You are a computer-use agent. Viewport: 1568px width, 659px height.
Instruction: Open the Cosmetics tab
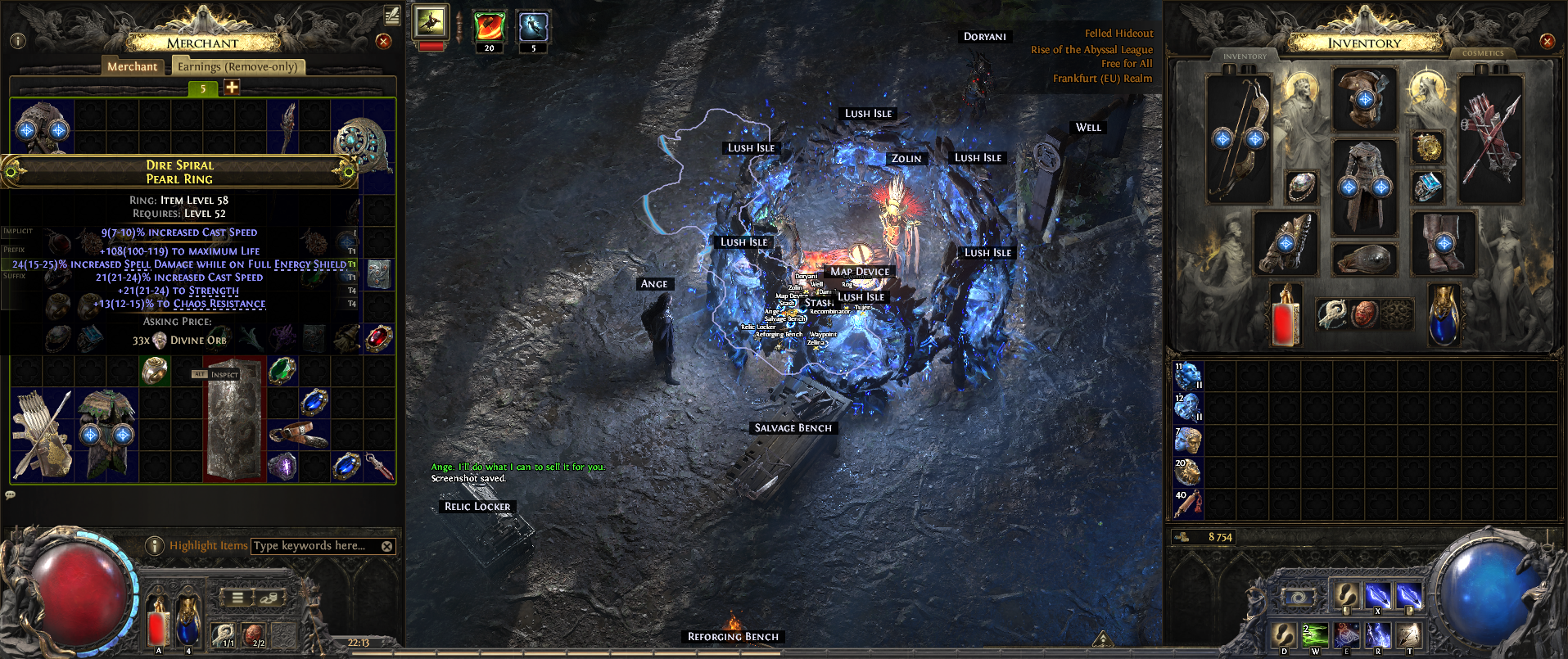[x=1483, y=53]
